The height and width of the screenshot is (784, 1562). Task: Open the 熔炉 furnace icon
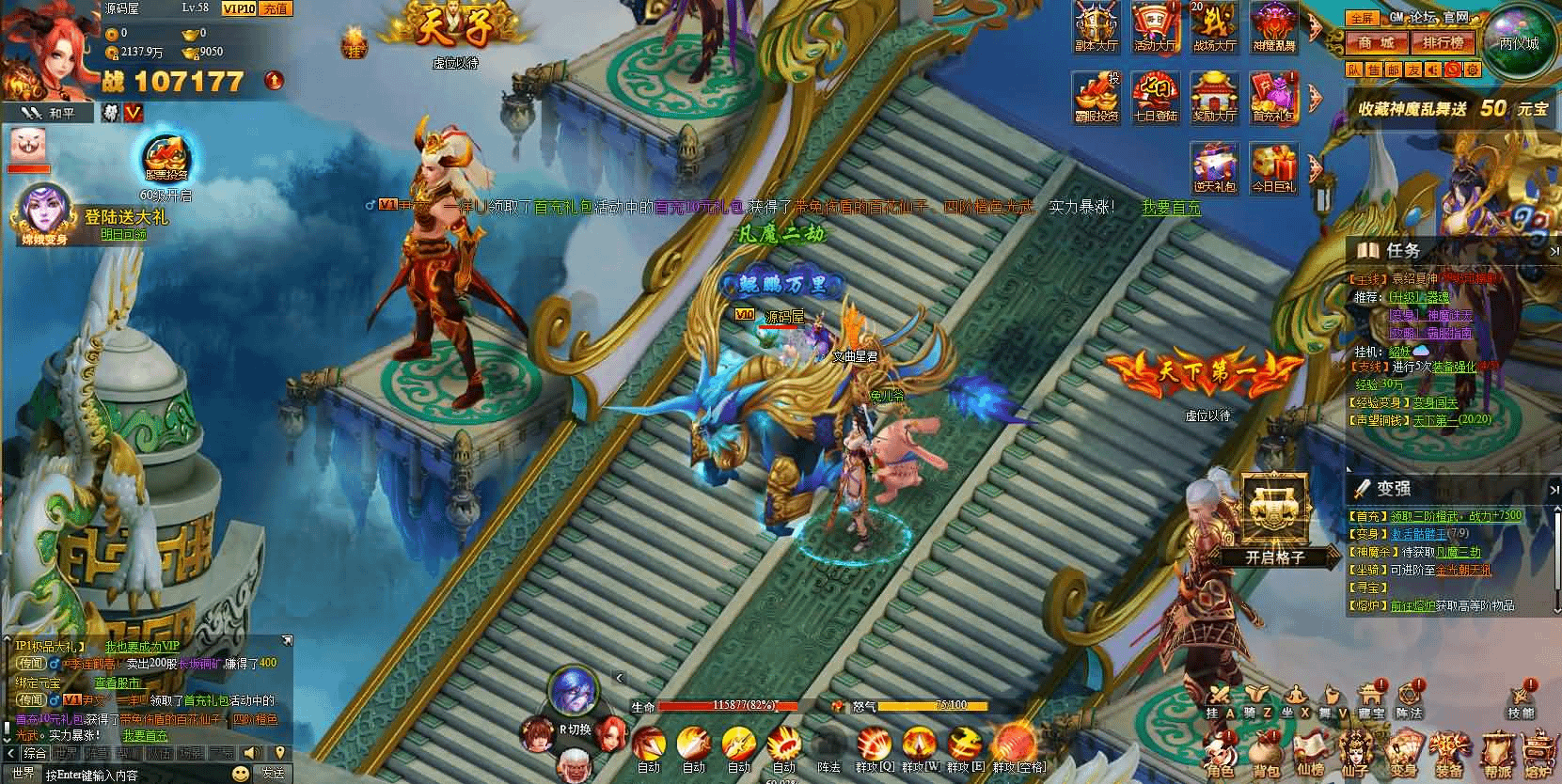pos(1538,753)
